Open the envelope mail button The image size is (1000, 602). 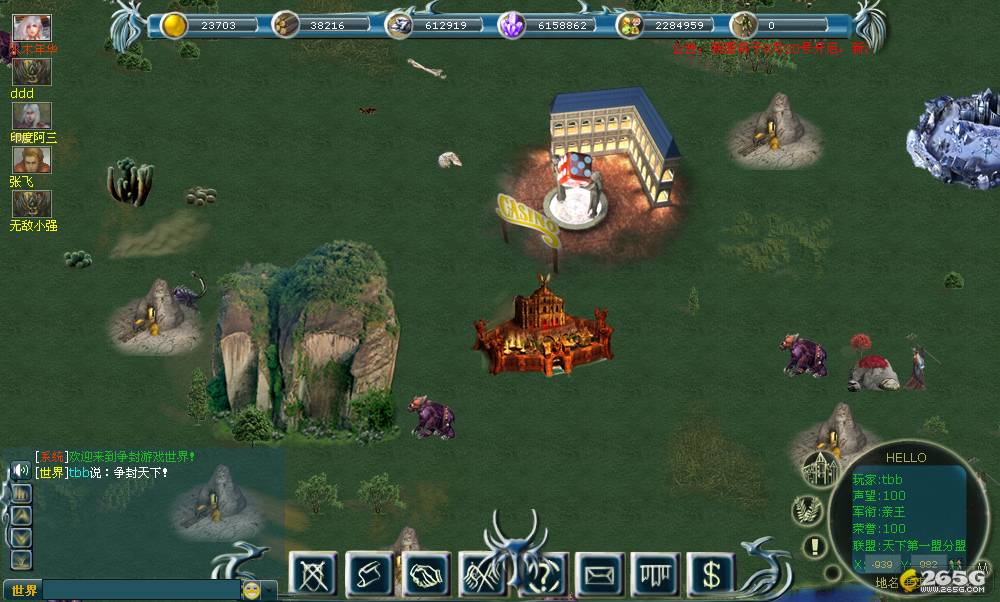click(x=600, y=574)
